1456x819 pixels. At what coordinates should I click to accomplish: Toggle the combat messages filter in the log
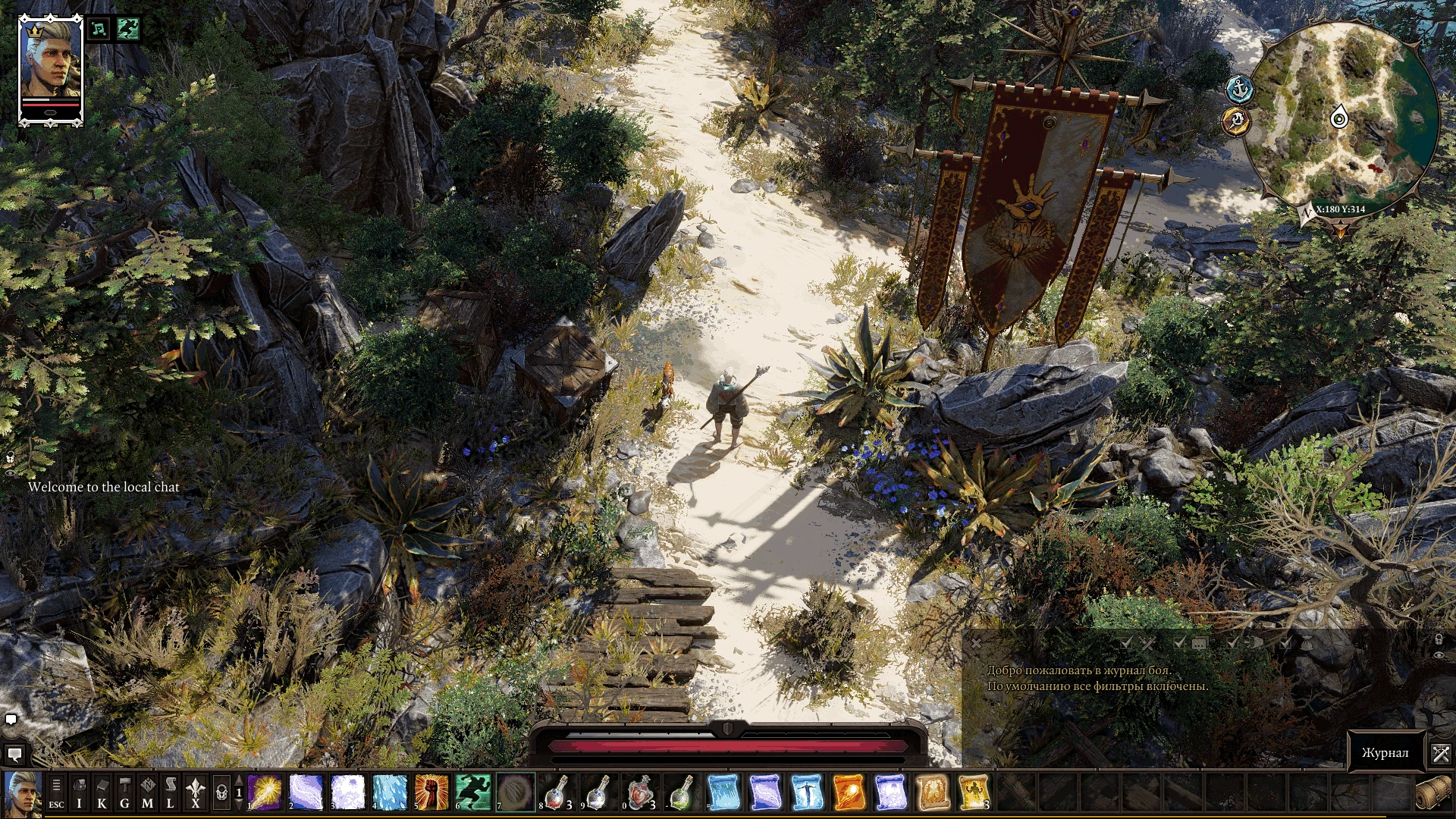1126,643
